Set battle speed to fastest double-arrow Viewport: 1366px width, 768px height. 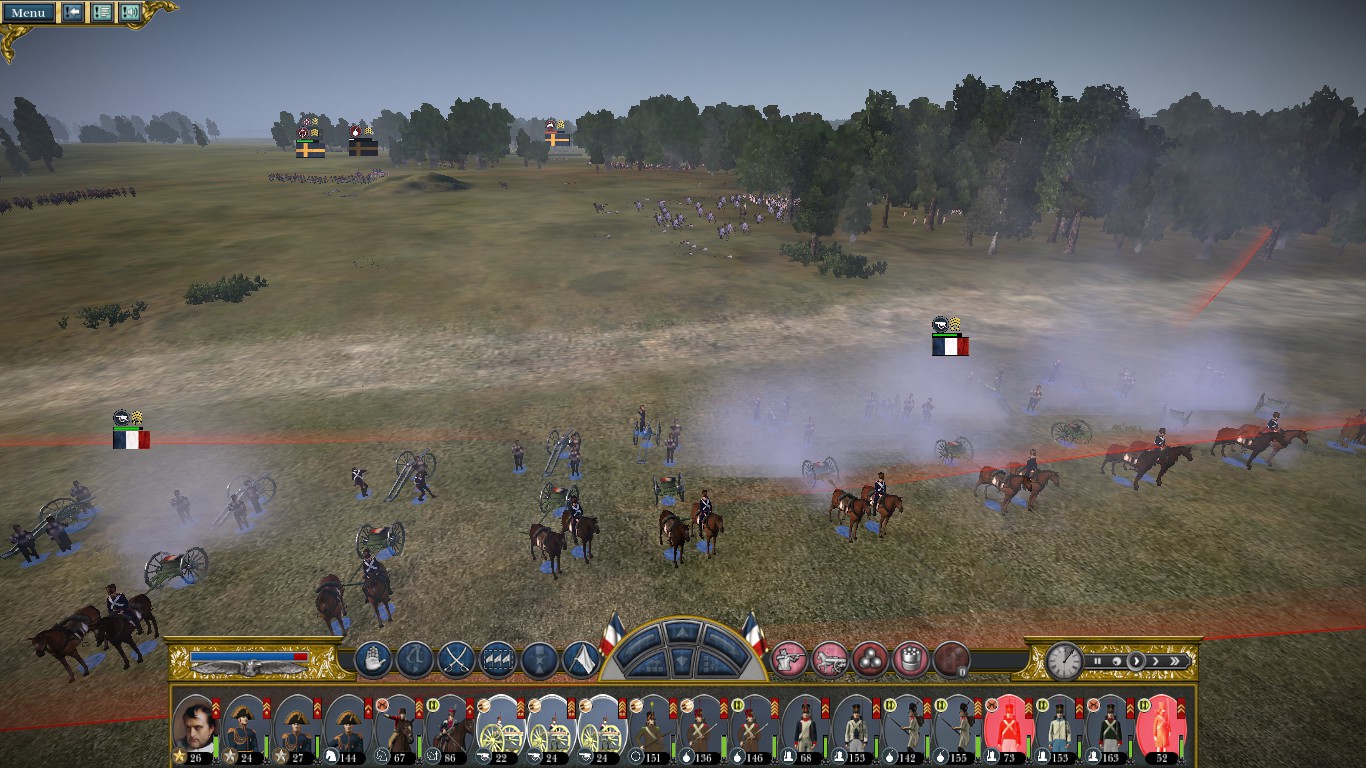pos(1176,661)
